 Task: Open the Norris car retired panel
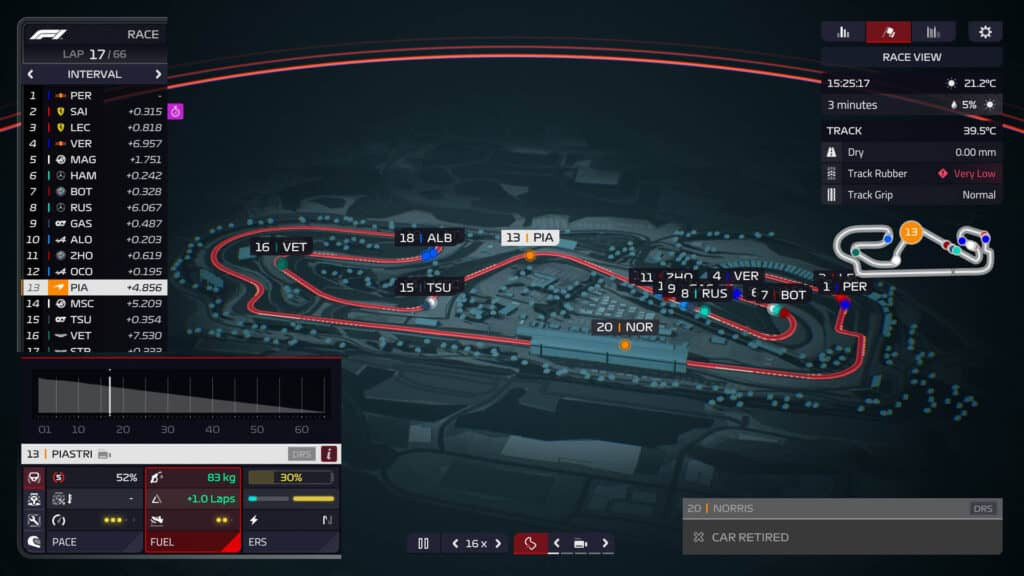(x=842, y=527)
